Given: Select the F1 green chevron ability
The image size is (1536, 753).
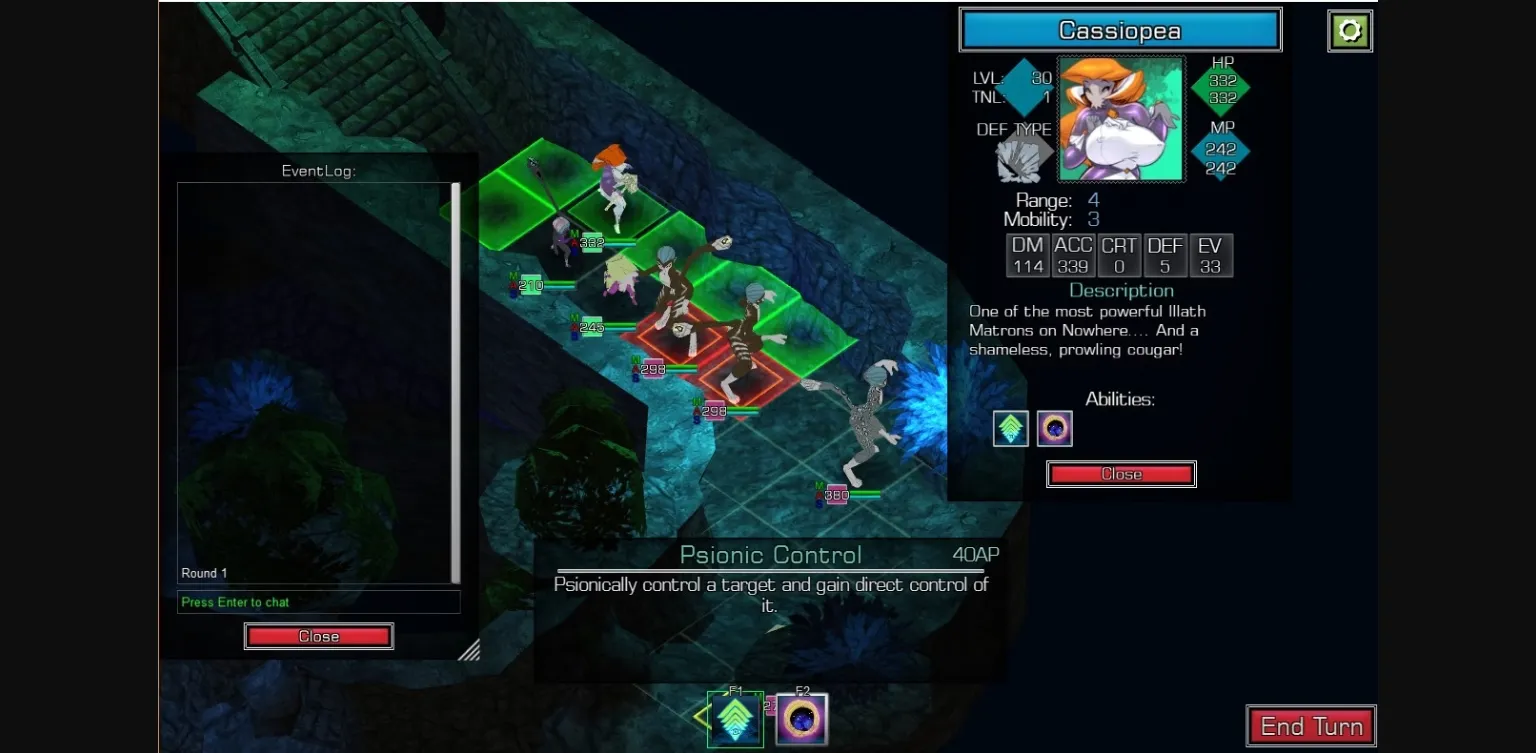Looking at the screenshot, I should pyautogui.click(x=735, y=717).
